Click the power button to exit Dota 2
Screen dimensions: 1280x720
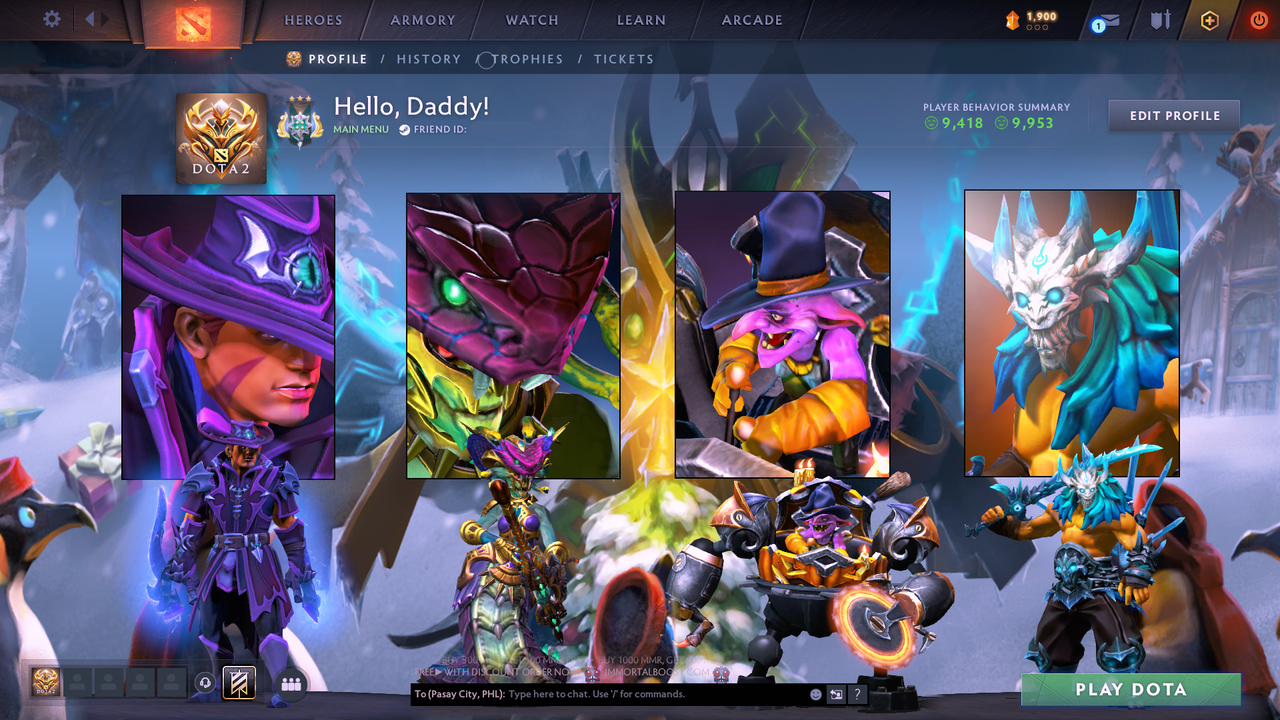1258,18
